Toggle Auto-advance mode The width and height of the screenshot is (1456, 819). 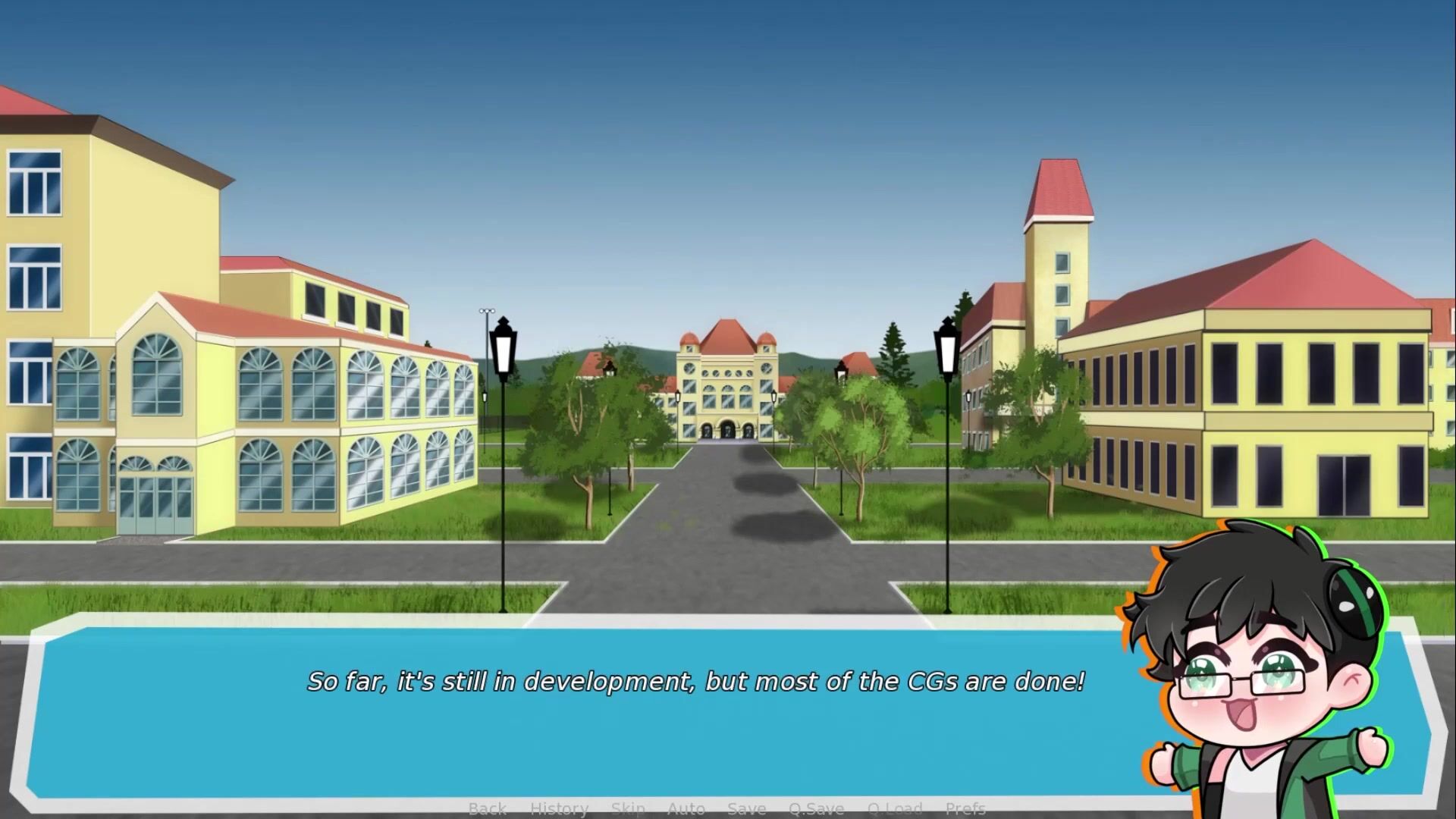tap(686, 808)
